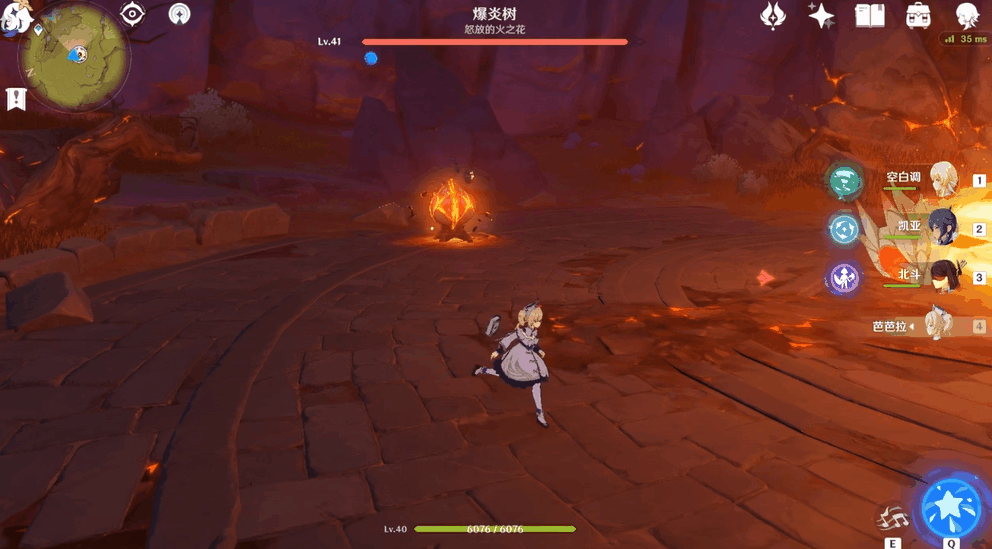992x549 pixels.
Task: Open the Paimon menu
Action: [17, 17]
